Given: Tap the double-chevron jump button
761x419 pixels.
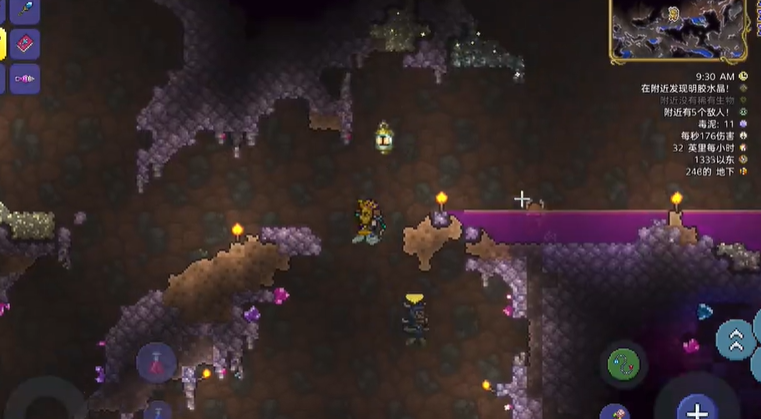Looking at the screenshot, I should coord(737,339).
